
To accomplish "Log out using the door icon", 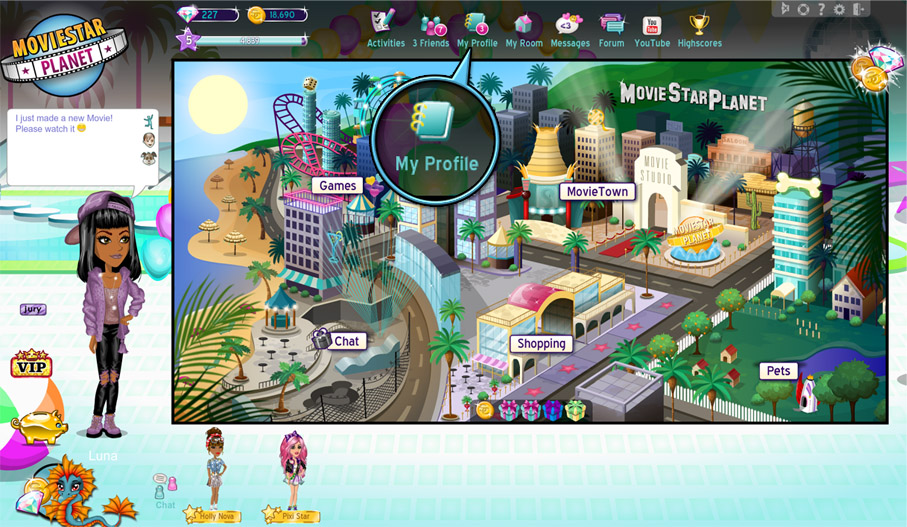I will [857, 9].
